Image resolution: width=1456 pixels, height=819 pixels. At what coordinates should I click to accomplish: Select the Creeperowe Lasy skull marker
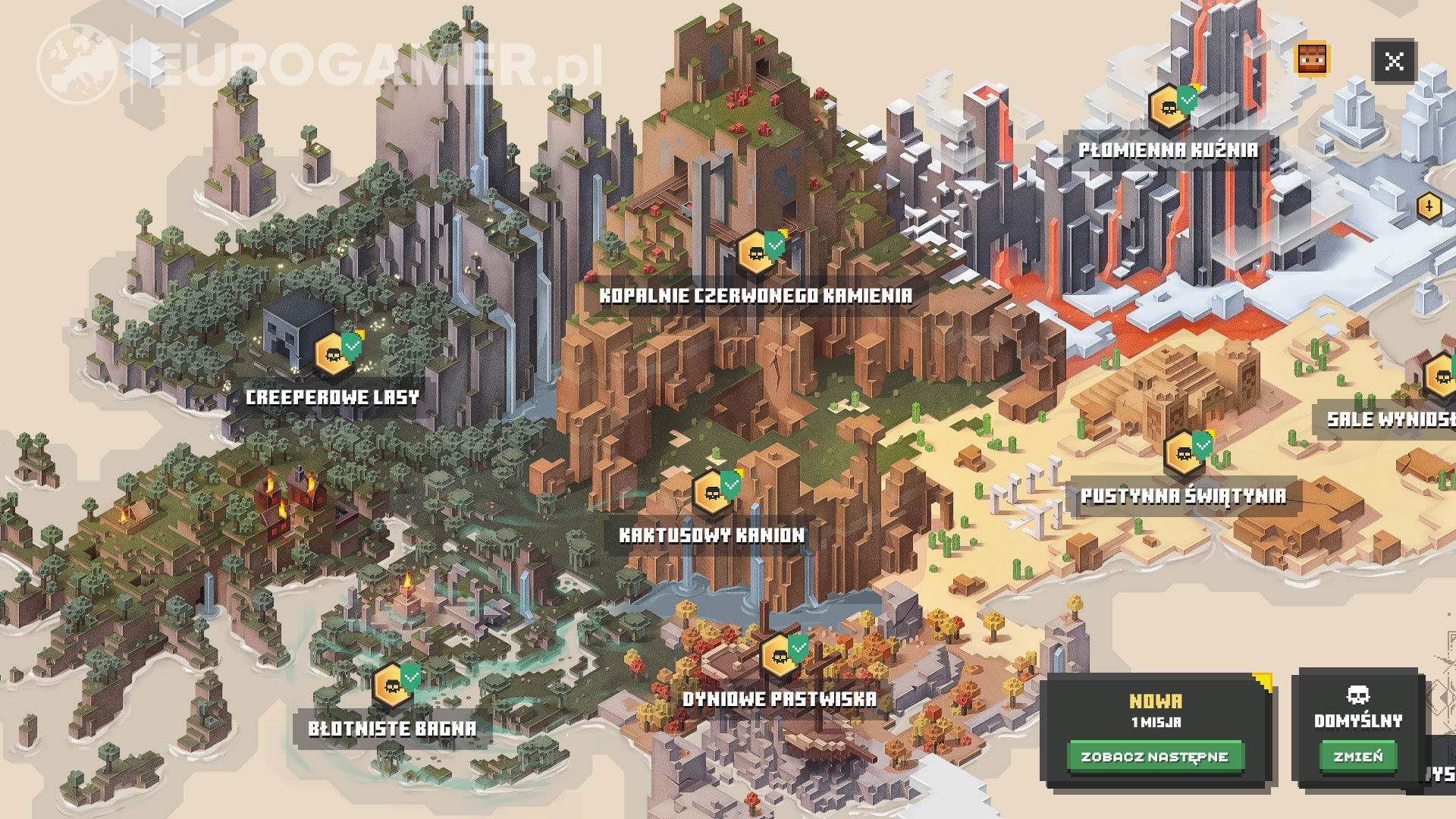point(331,353)
